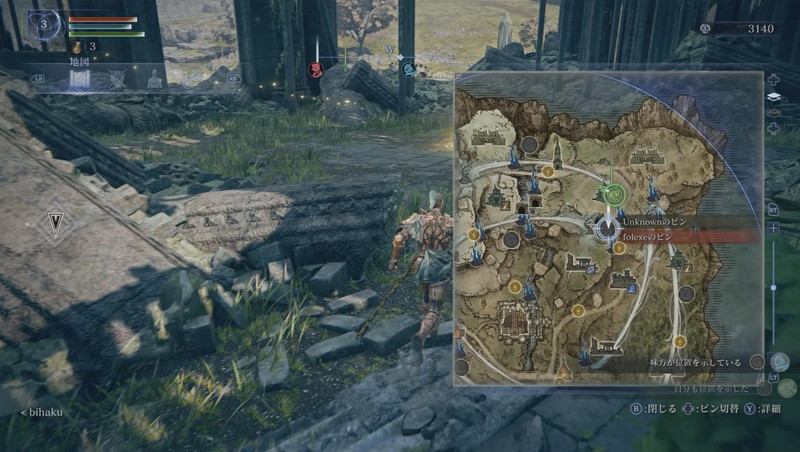Image resolution: width=800 pixels, height=452 pixels.
Task: Select the green pin marker on the map
Action: 615,194
